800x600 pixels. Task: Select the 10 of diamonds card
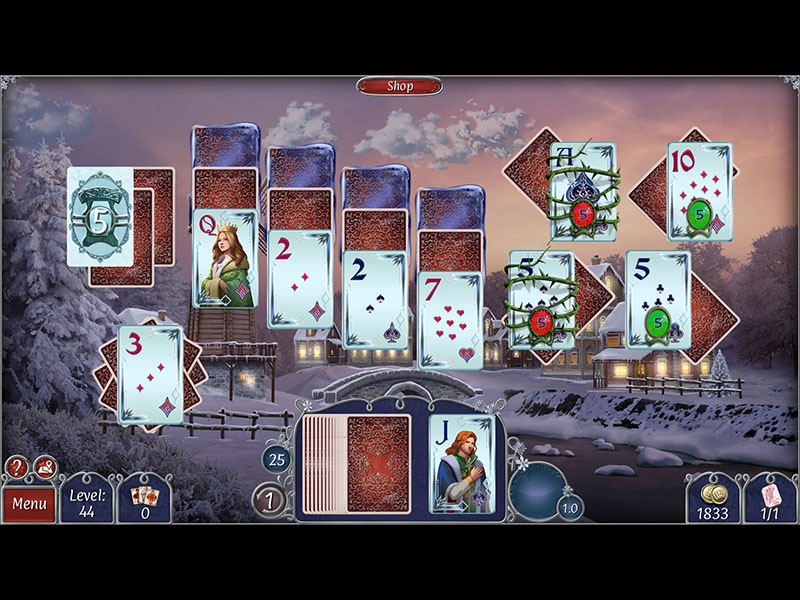(699, 191)
